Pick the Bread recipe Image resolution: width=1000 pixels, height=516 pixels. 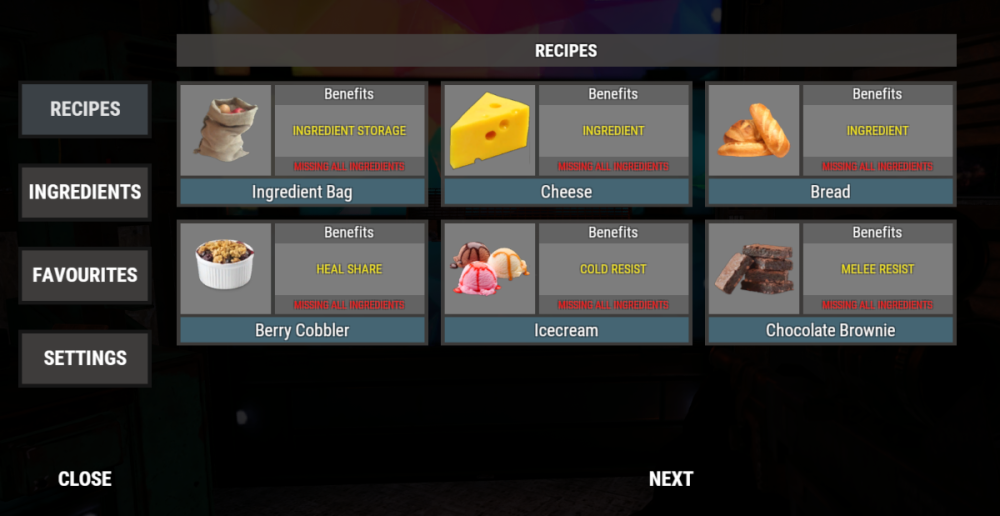tap(830, 192)
